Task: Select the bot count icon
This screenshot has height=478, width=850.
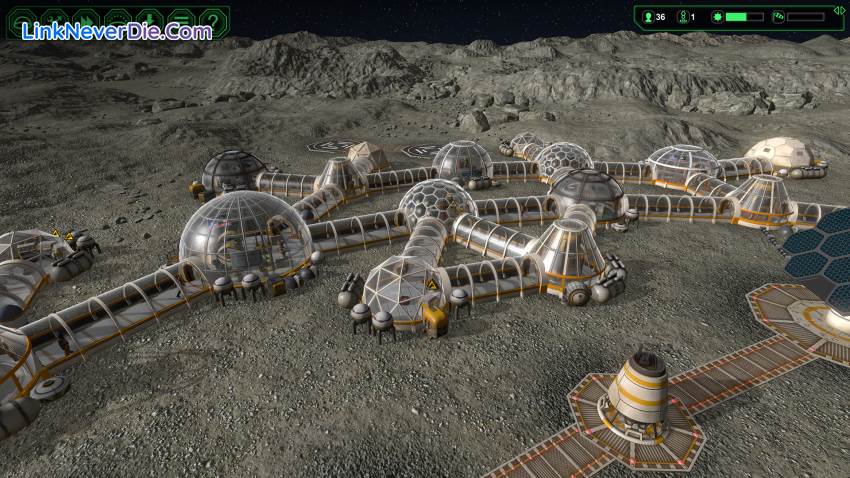Action: [684, 17]
